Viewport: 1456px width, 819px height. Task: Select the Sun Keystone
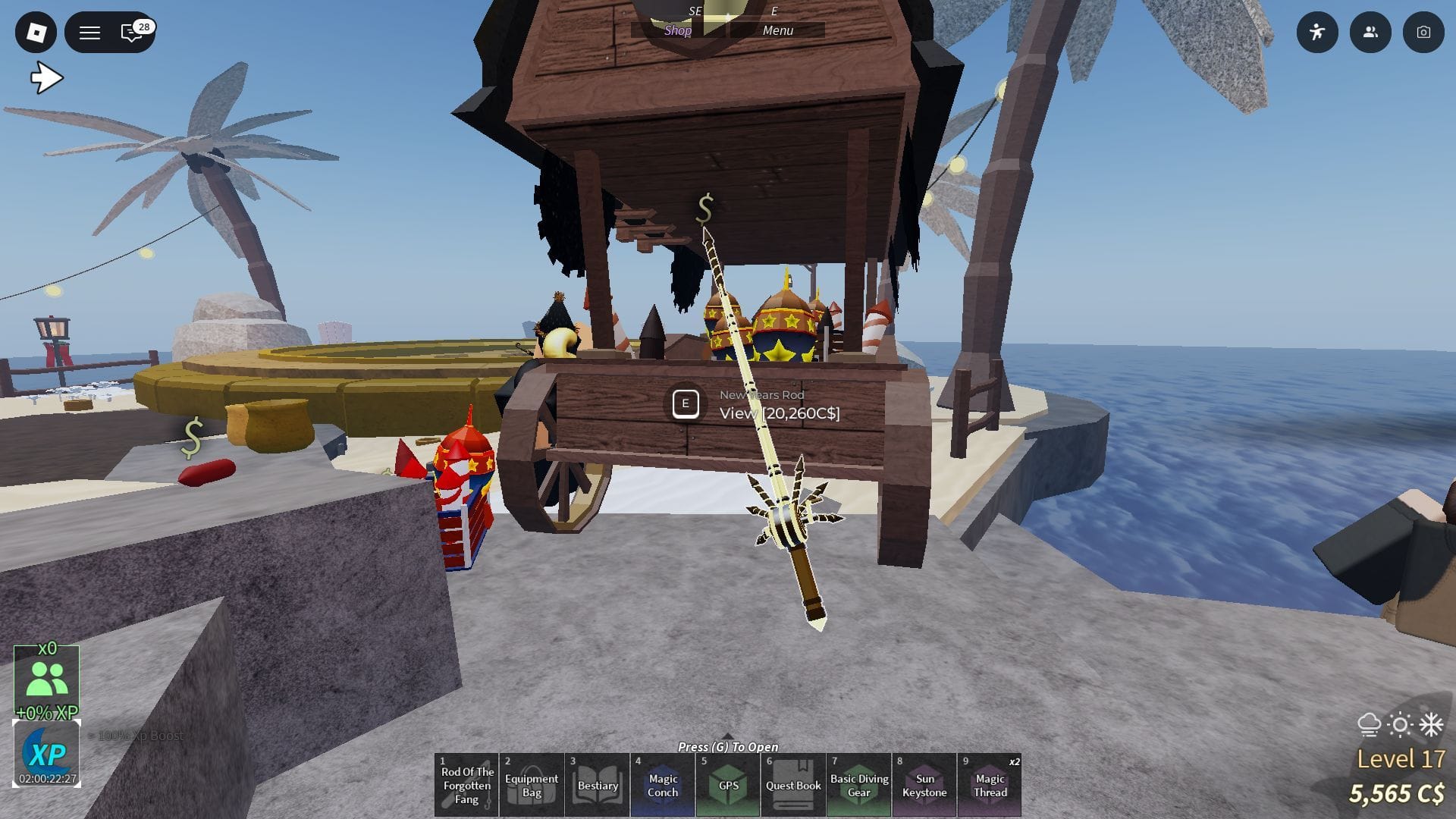(923, 785)
